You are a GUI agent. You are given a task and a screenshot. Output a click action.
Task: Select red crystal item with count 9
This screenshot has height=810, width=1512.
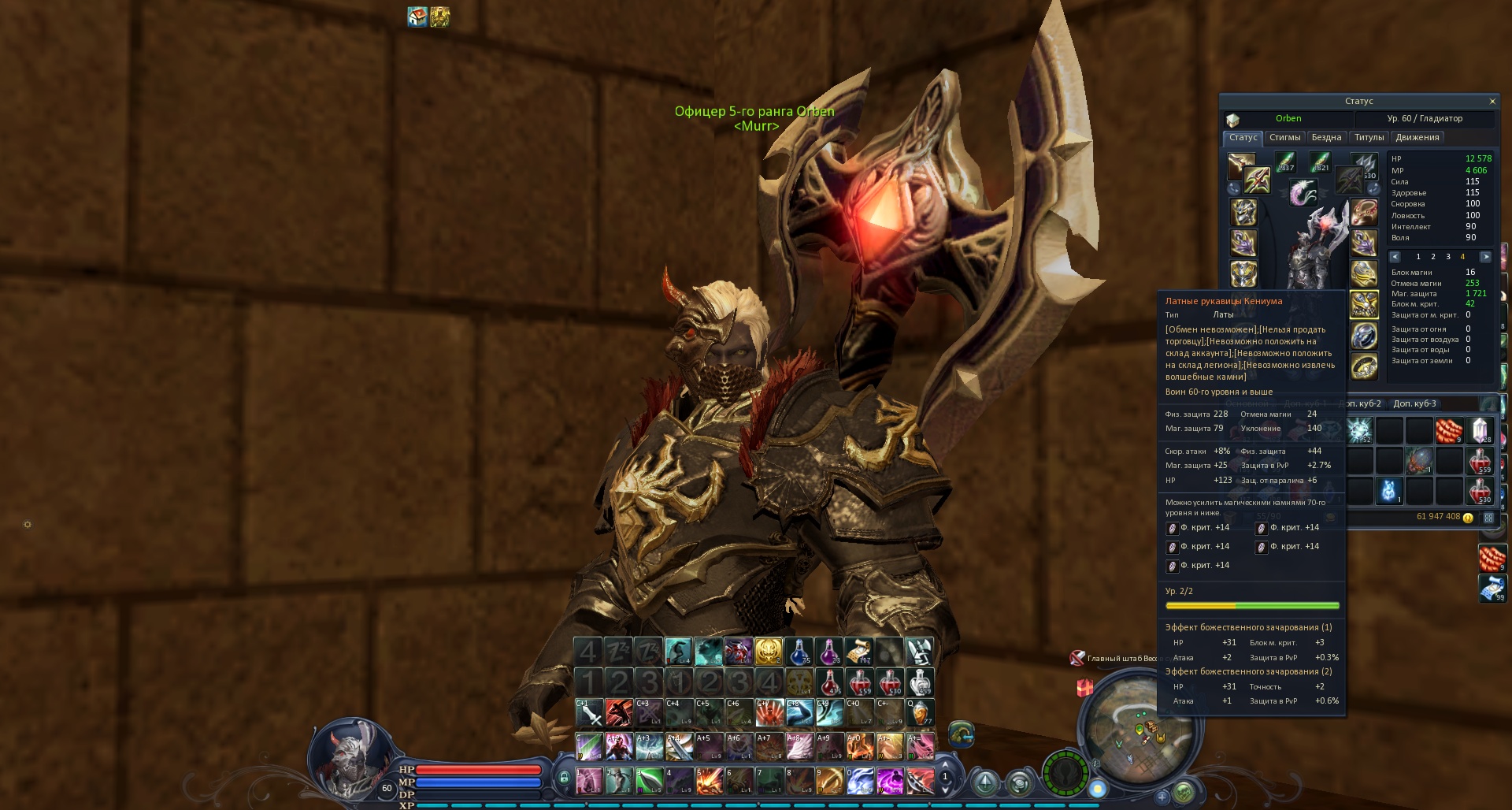coord(1449,431)
